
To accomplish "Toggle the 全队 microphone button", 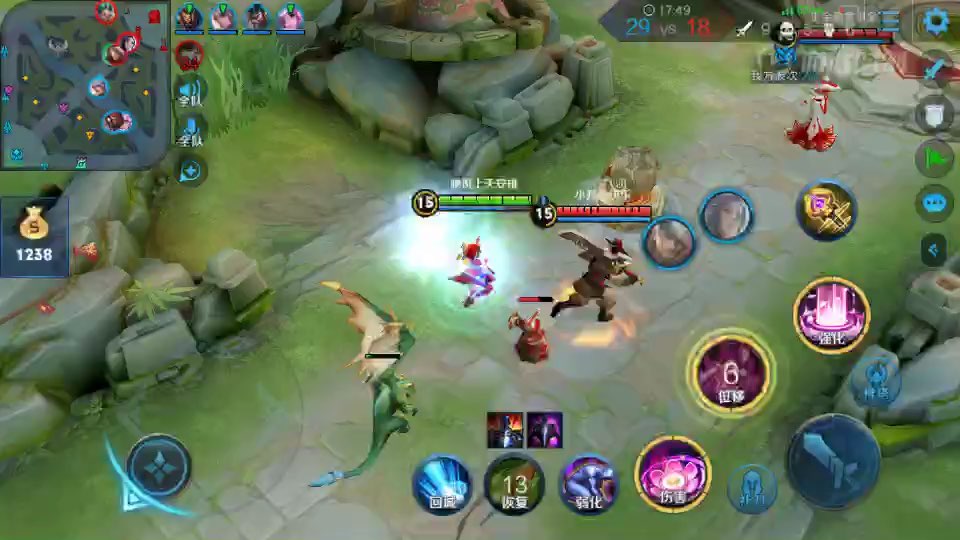I will click(x=189, y=132).
